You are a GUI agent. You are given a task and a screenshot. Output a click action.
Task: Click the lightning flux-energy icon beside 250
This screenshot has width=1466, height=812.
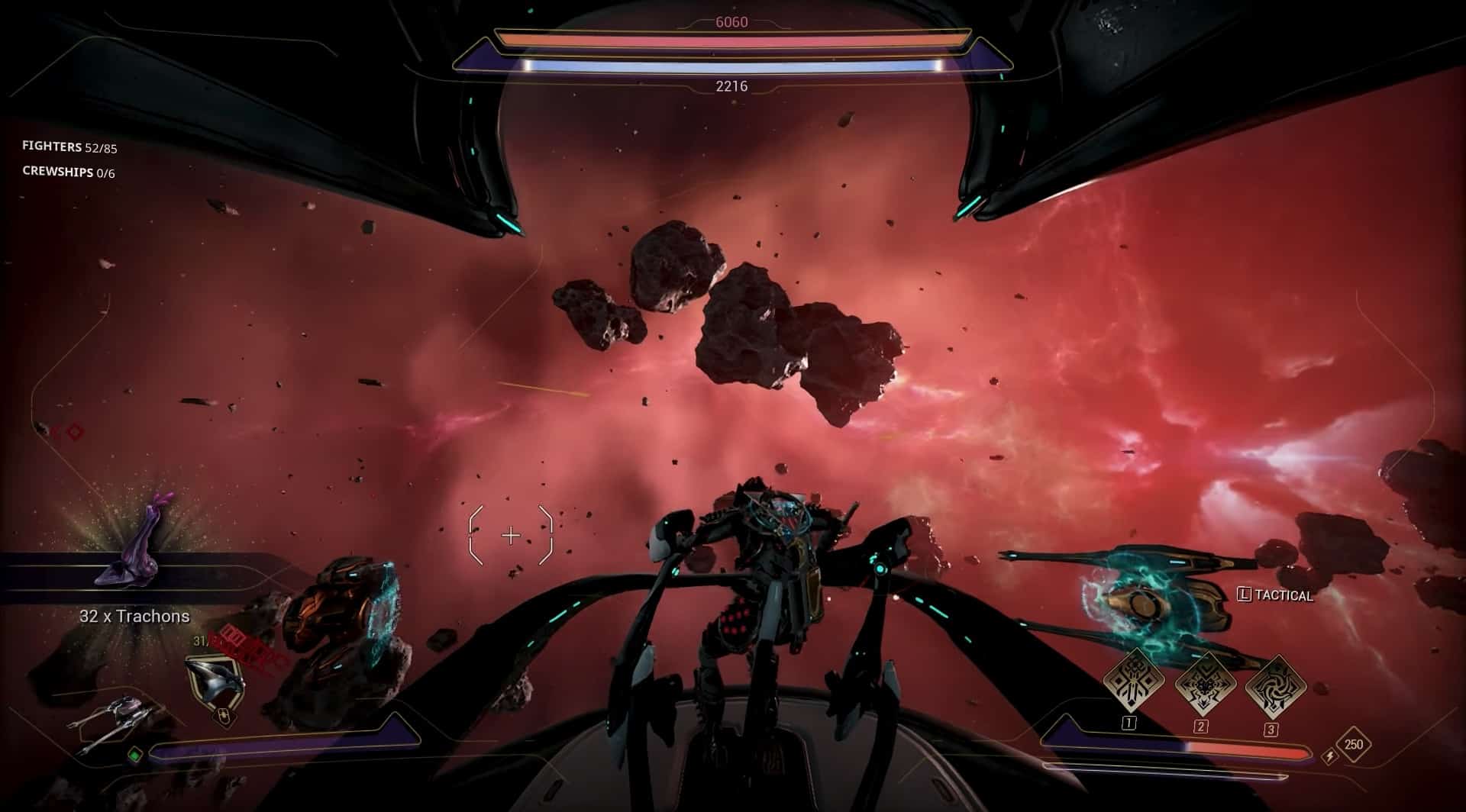(1330, 757)
